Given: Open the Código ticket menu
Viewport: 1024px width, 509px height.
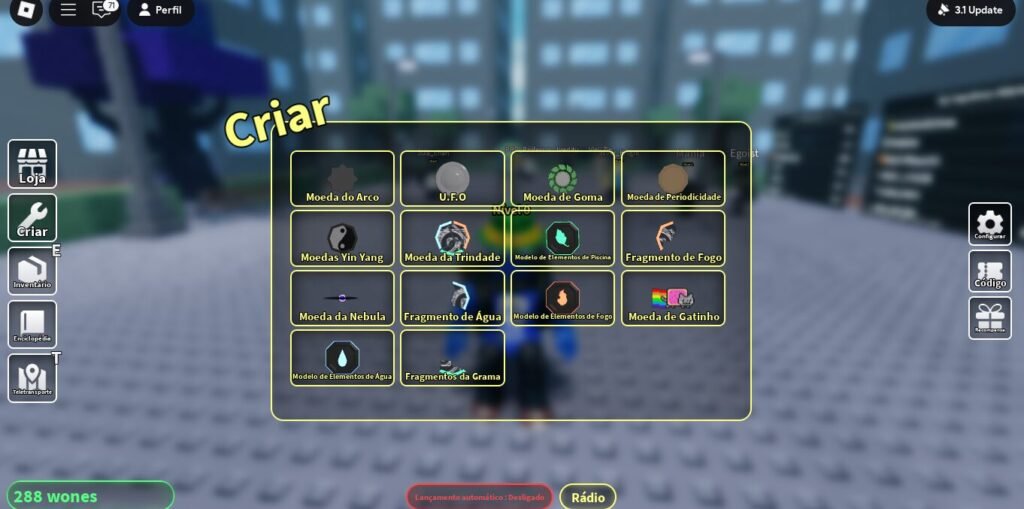Looking at the screenshot, I should 989,271.
